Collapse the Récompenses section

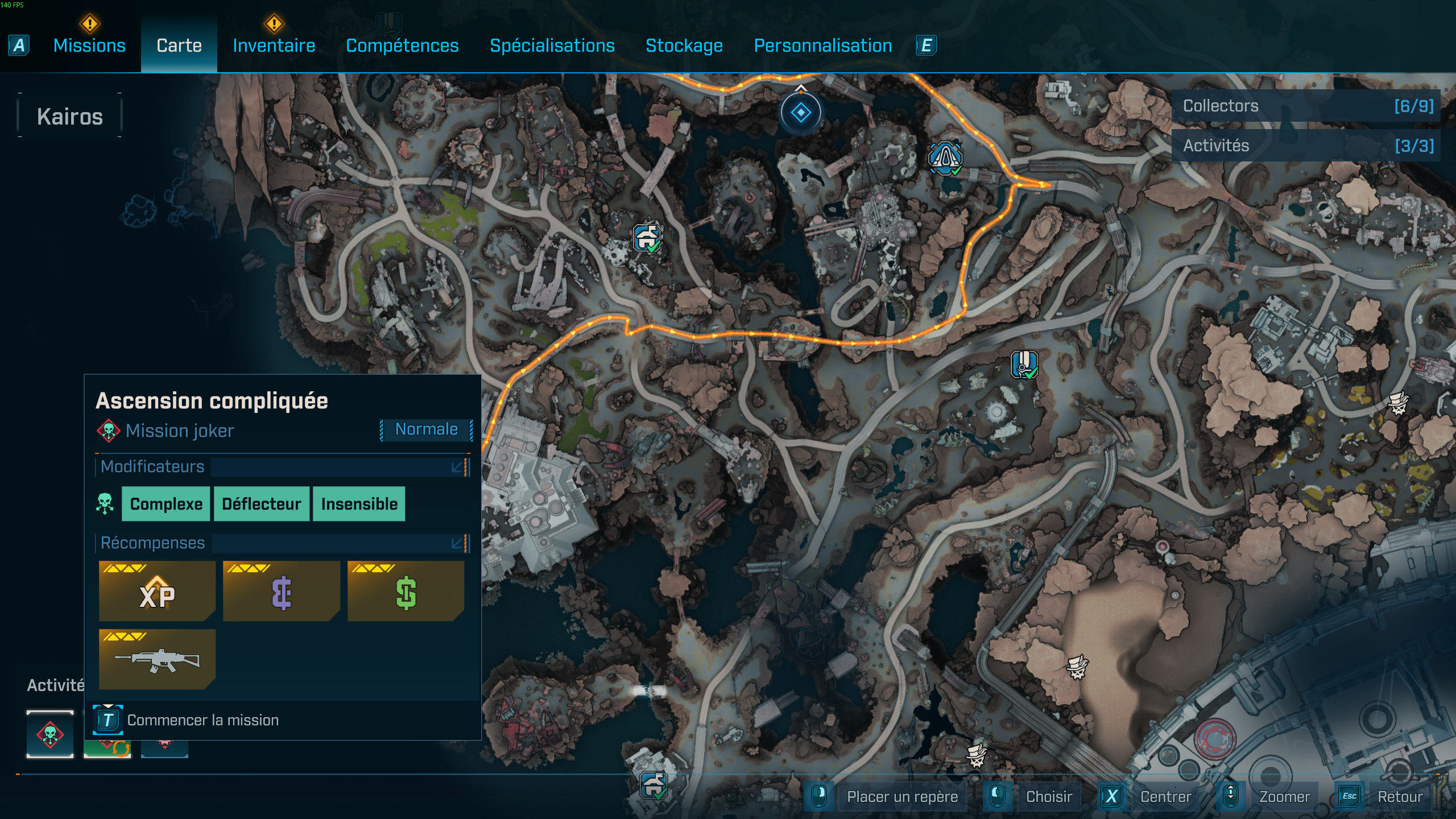tap(457, 544)
